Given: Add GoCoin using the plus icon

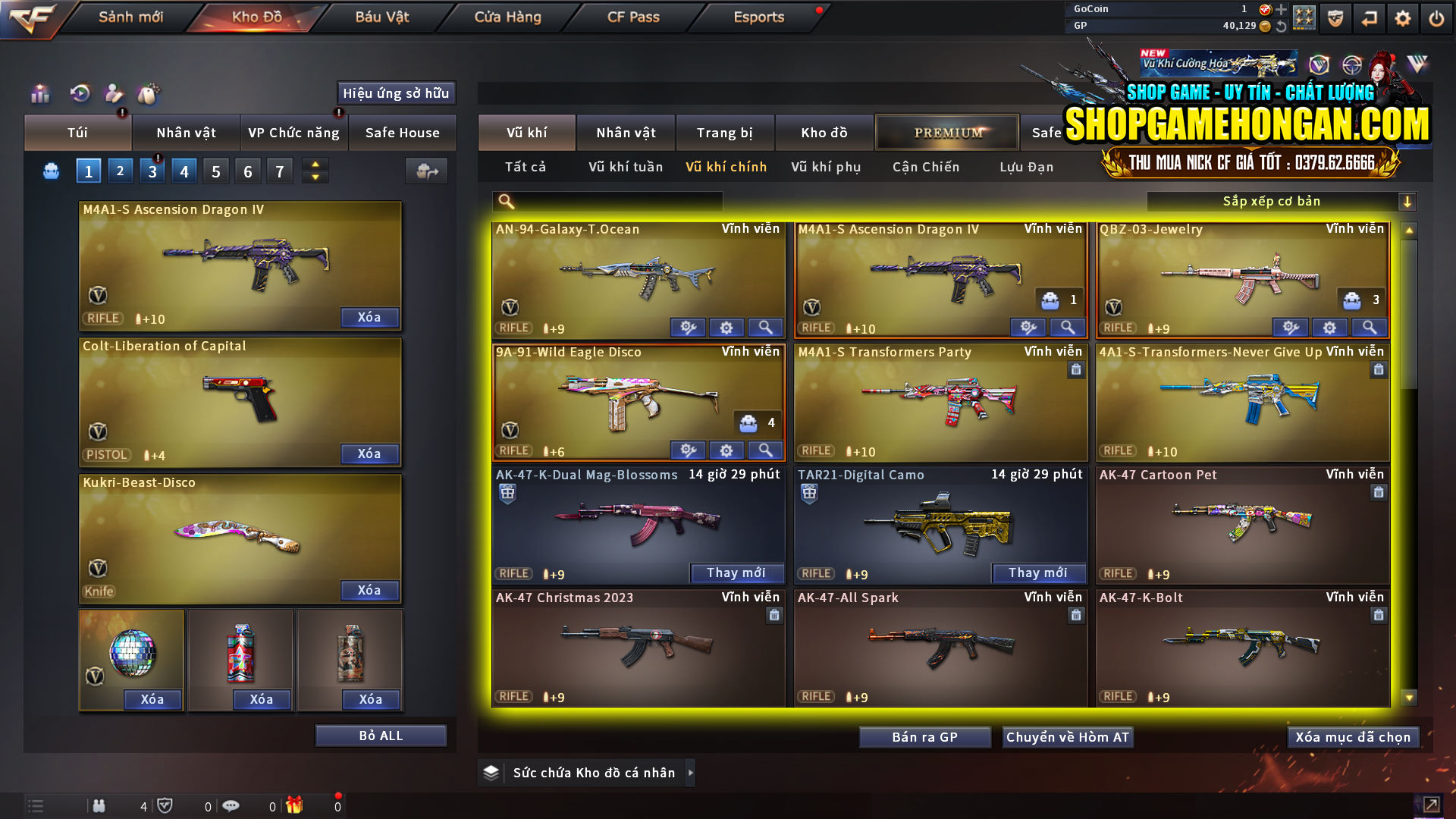Looking at the screenshot, I should click(x=1279, y=10).
